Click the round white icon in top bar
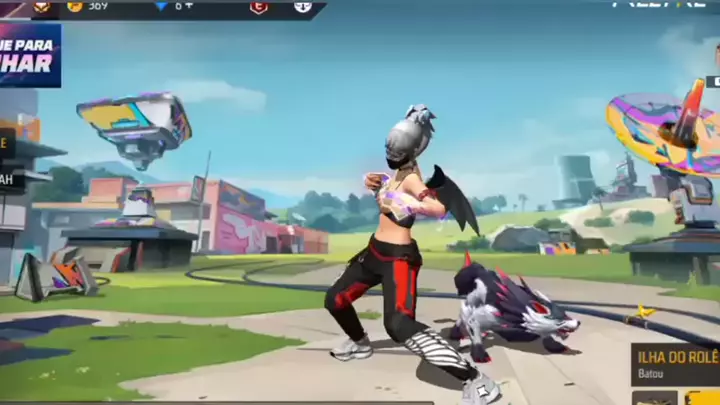Screen dimensions: 720x405 tap(302, 7)
